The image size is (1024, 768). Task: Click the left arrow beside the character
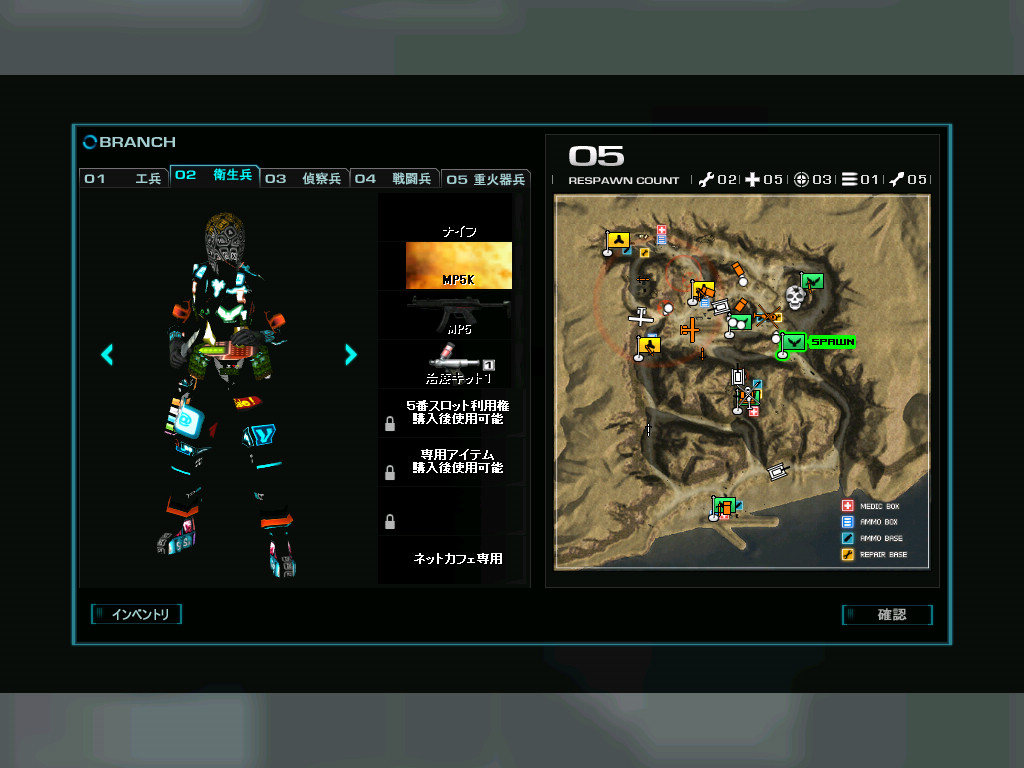[107, 354]
